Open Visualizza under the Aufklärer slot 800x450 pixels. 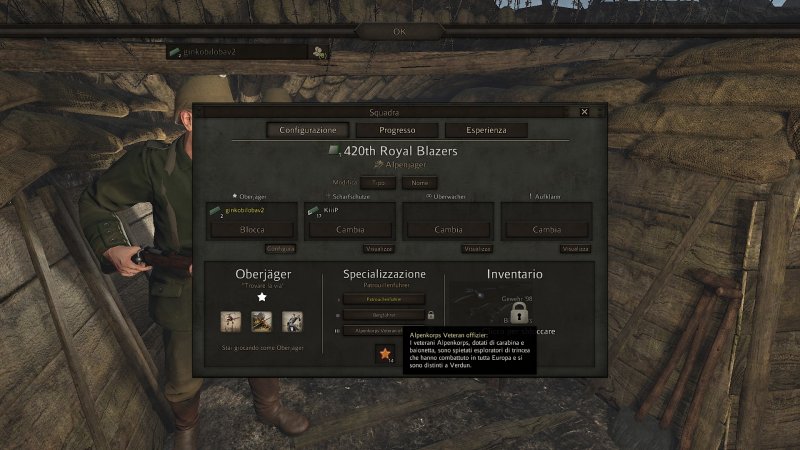tap(575, 248)
